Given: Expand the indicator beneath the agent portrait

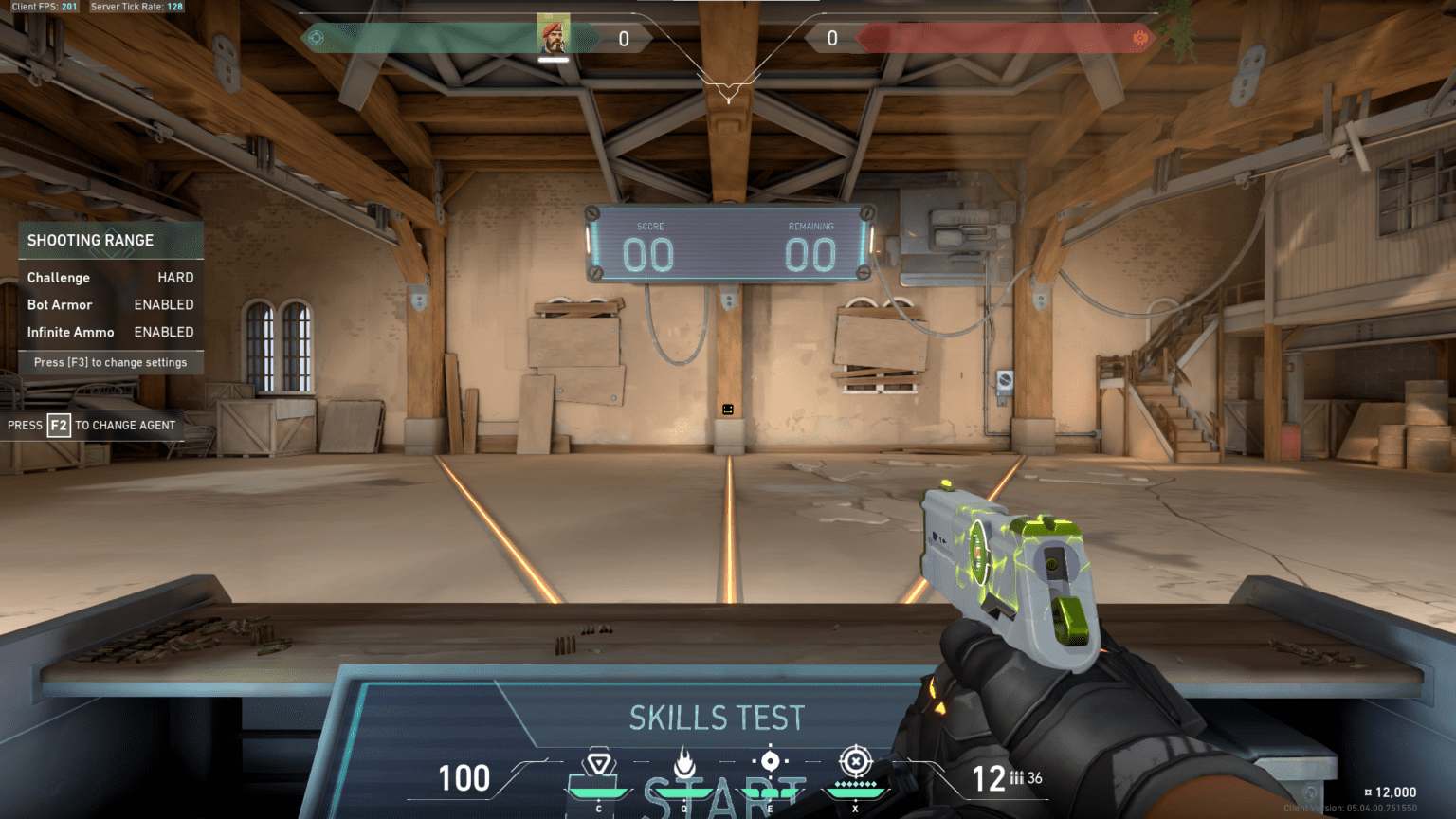Looking at the screenshot, I should click(554, 59).
